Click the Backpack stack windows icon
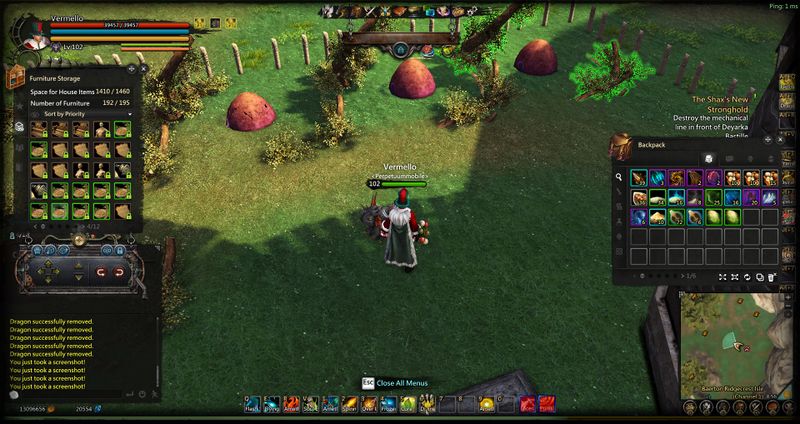Image resolution: width=800 pixels, height=424 pixels. coord(759,275)
